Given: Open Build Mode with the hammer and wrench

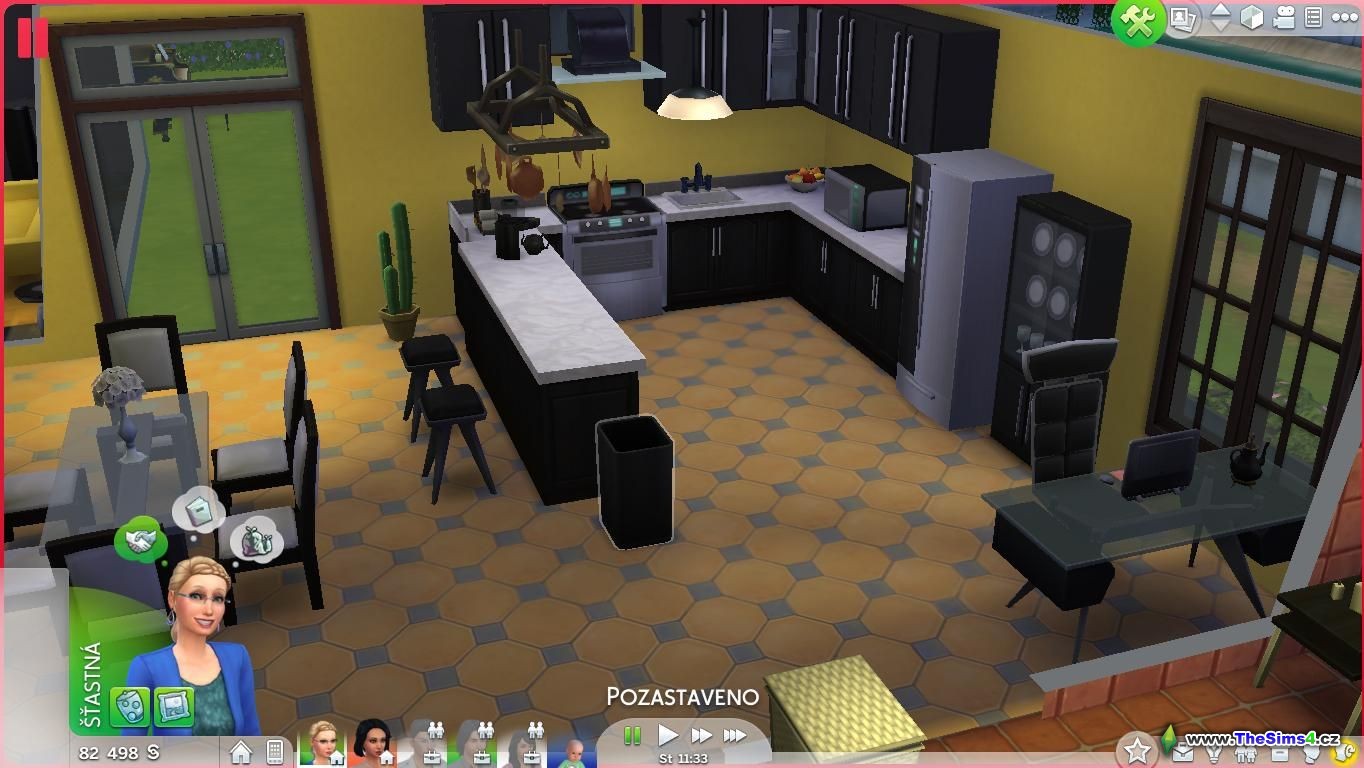Looking at the screenshot, I should coord(1138,21).
